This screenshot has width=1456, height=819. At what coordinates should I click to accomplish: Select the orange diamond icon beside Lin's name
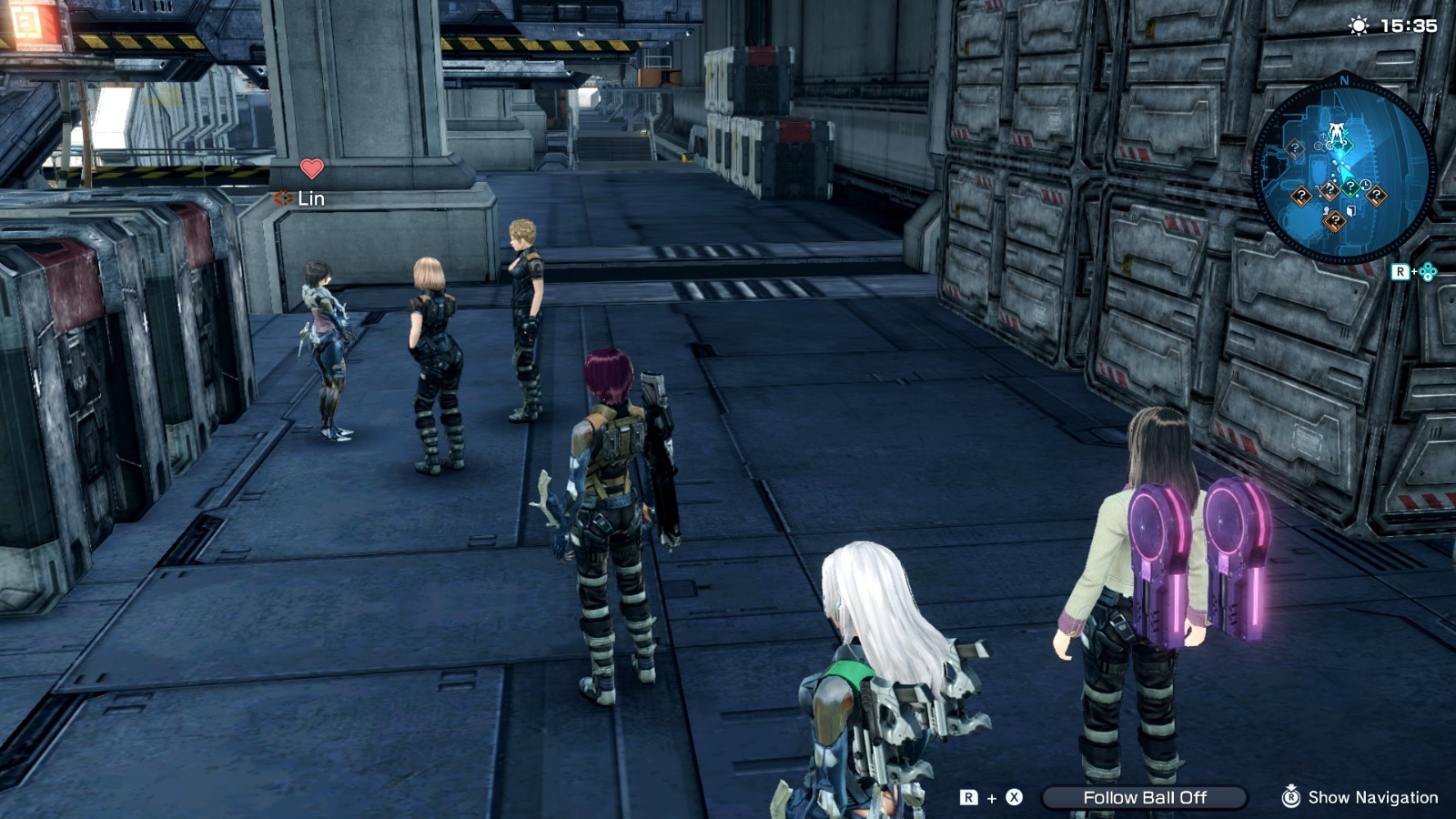pyautogui.click(x=283, y=198)
